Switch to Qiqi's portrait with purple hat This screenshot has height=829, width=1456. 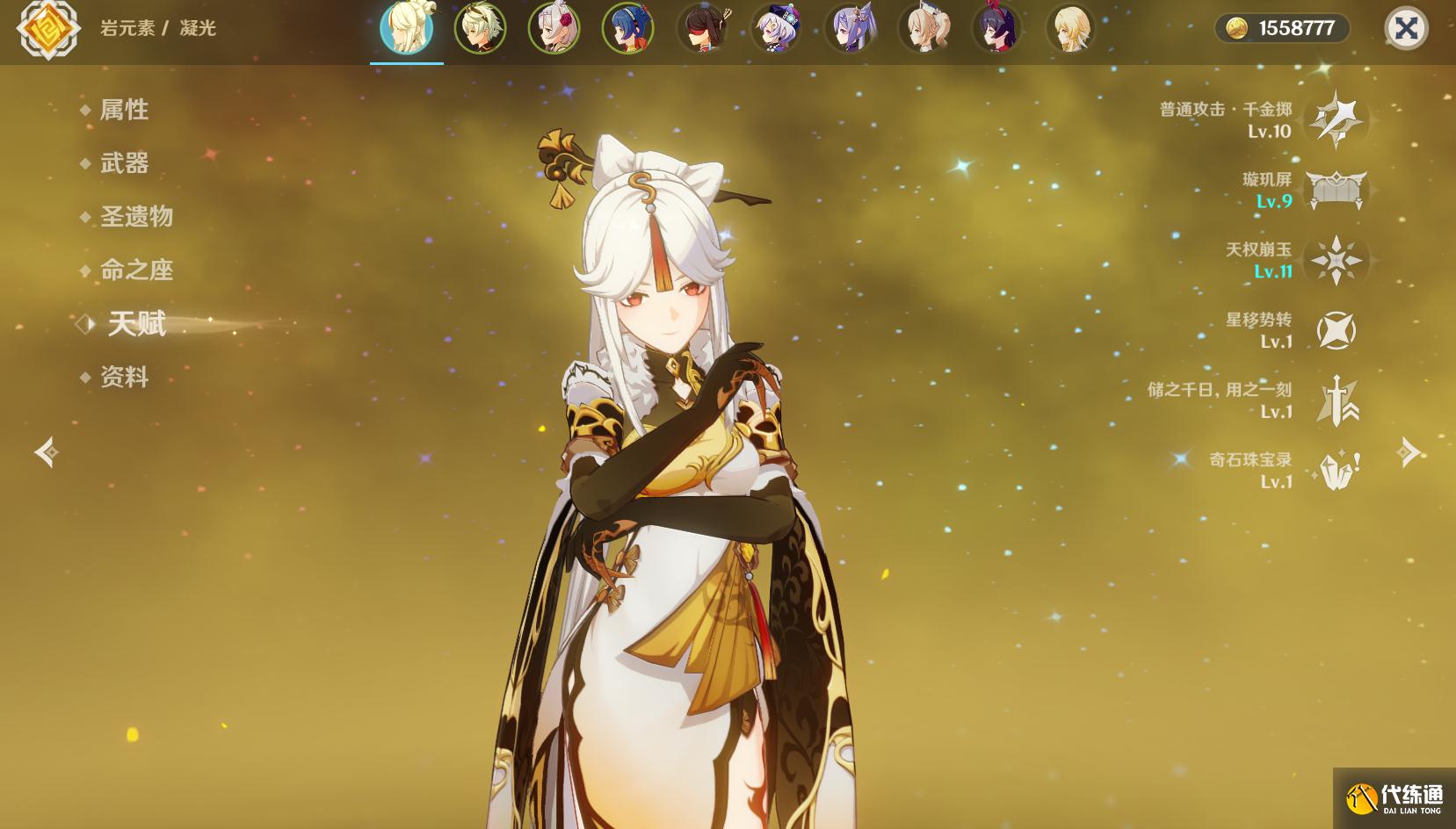(x=776, y=28)
